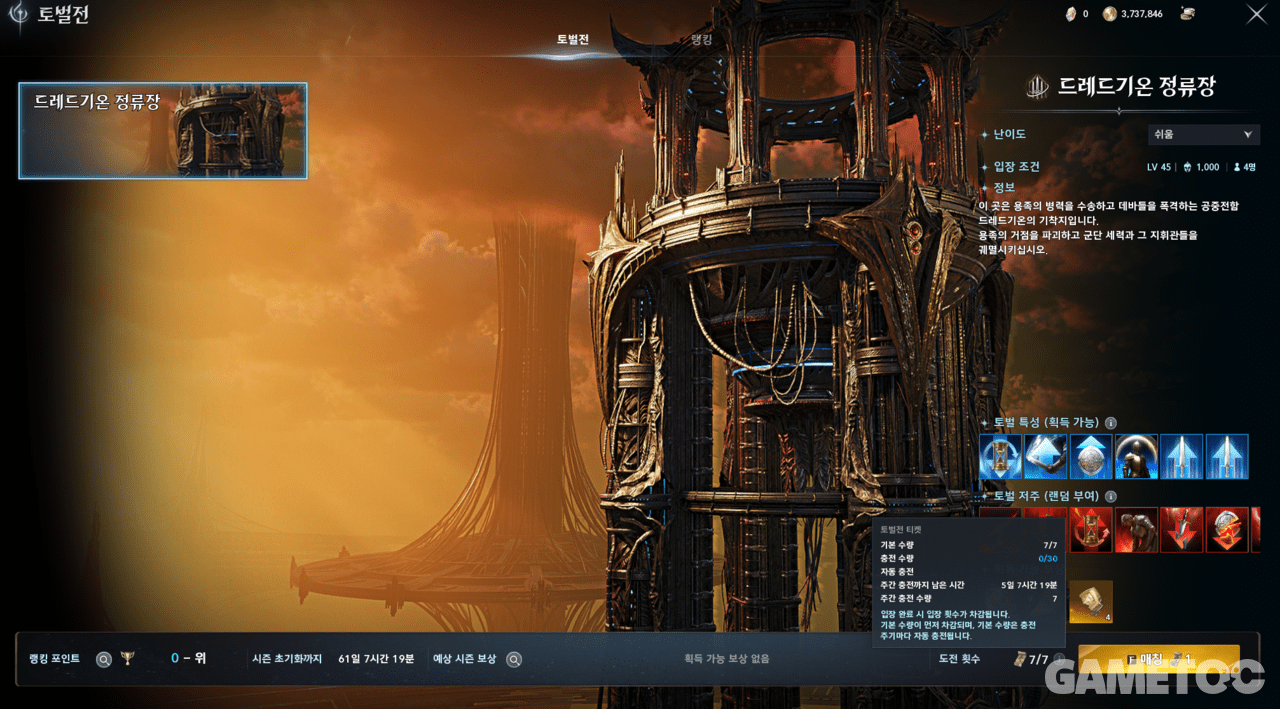The image size is (1280, 709).
Task: View expected season reward details
Action: pos(513,659)
